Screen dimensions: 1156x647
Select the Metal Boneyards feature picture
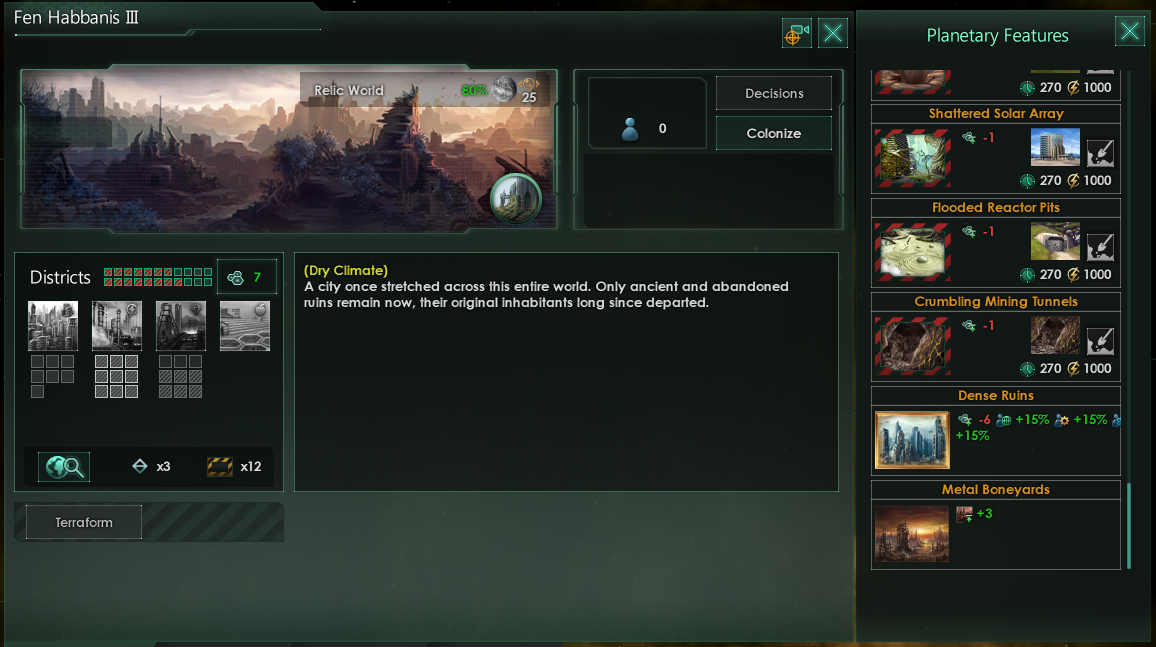pyautogui.click(x=912, y=534)
